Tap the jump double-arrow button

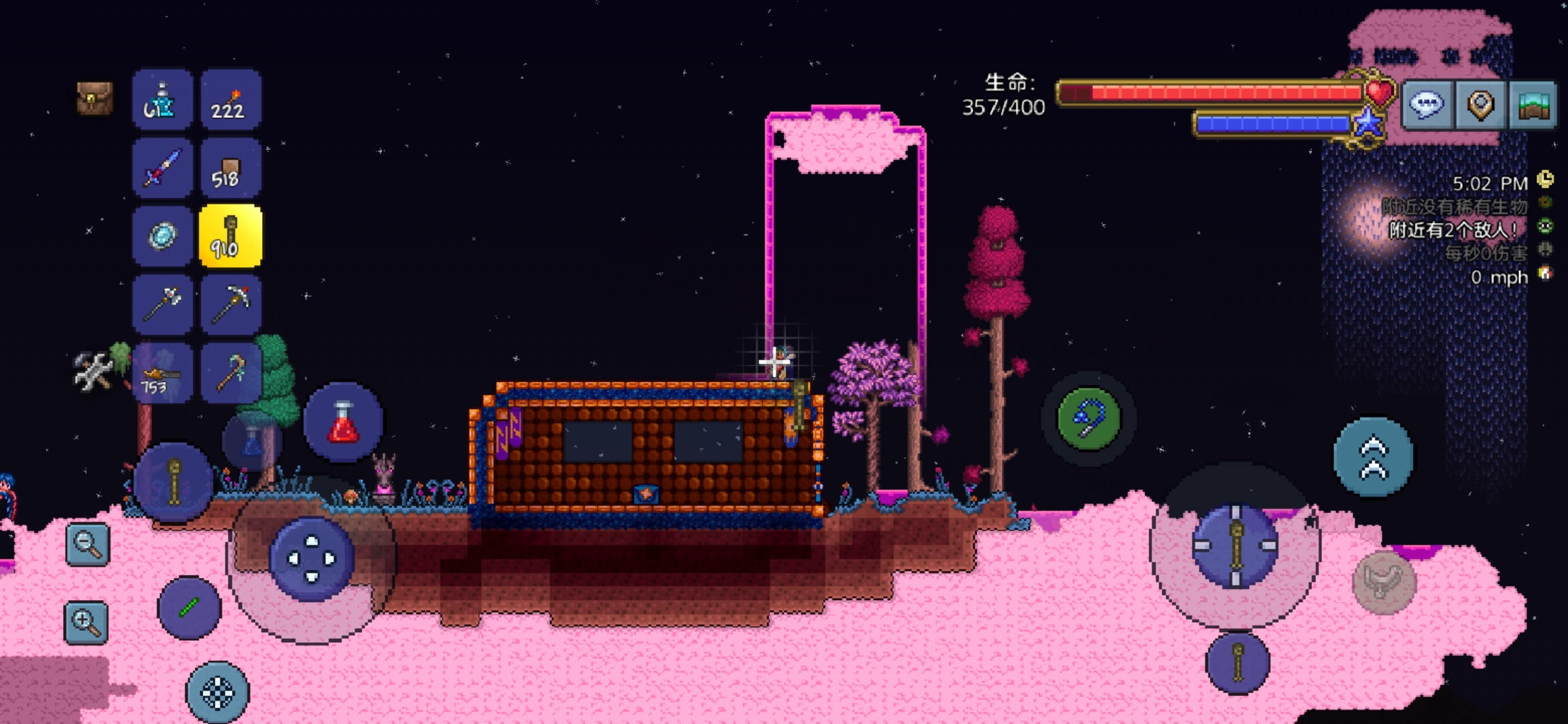(x=1373, y=458)
